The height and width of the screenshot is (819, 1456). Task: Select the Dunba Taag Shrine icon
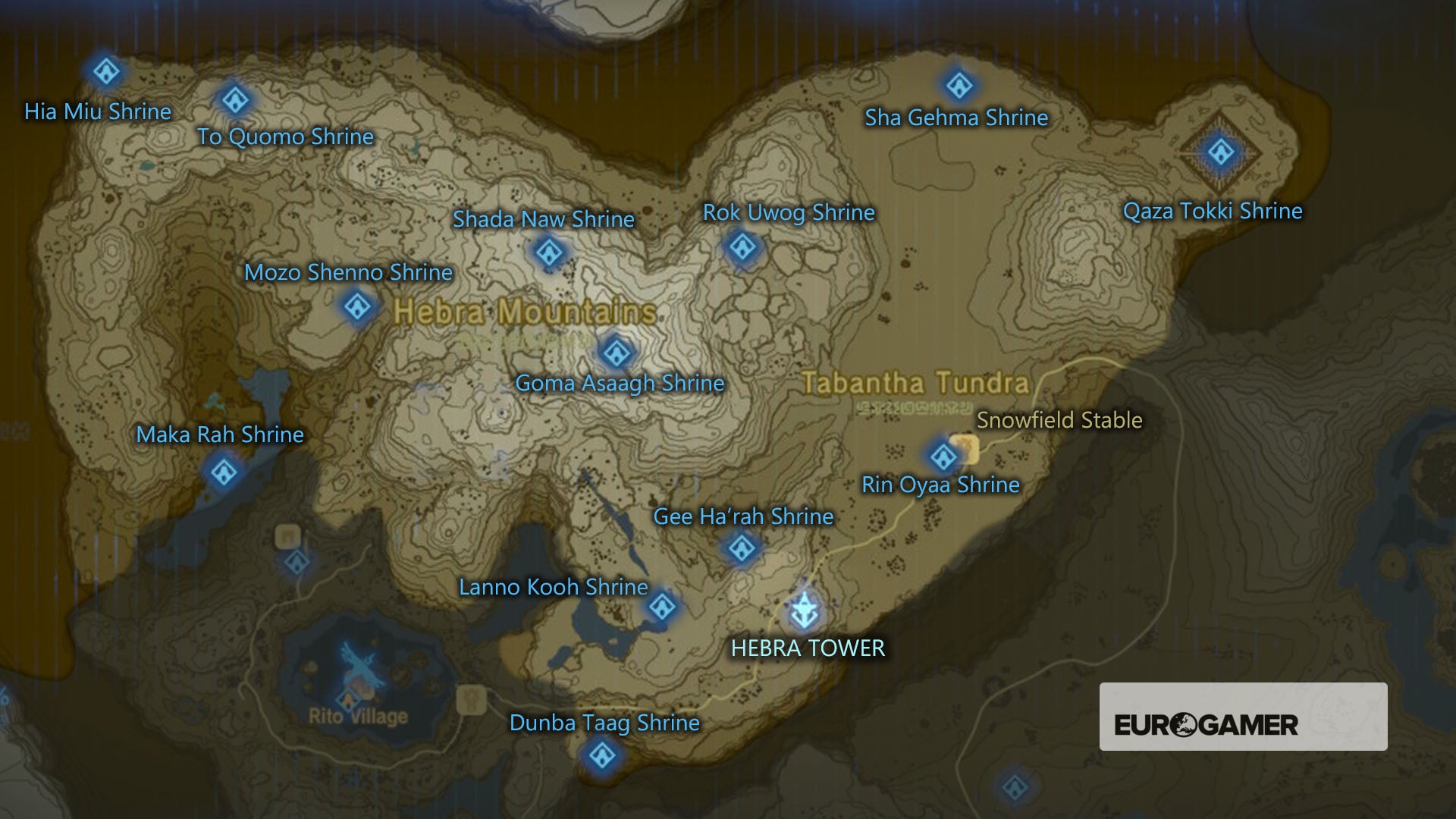tap(603, 755)
